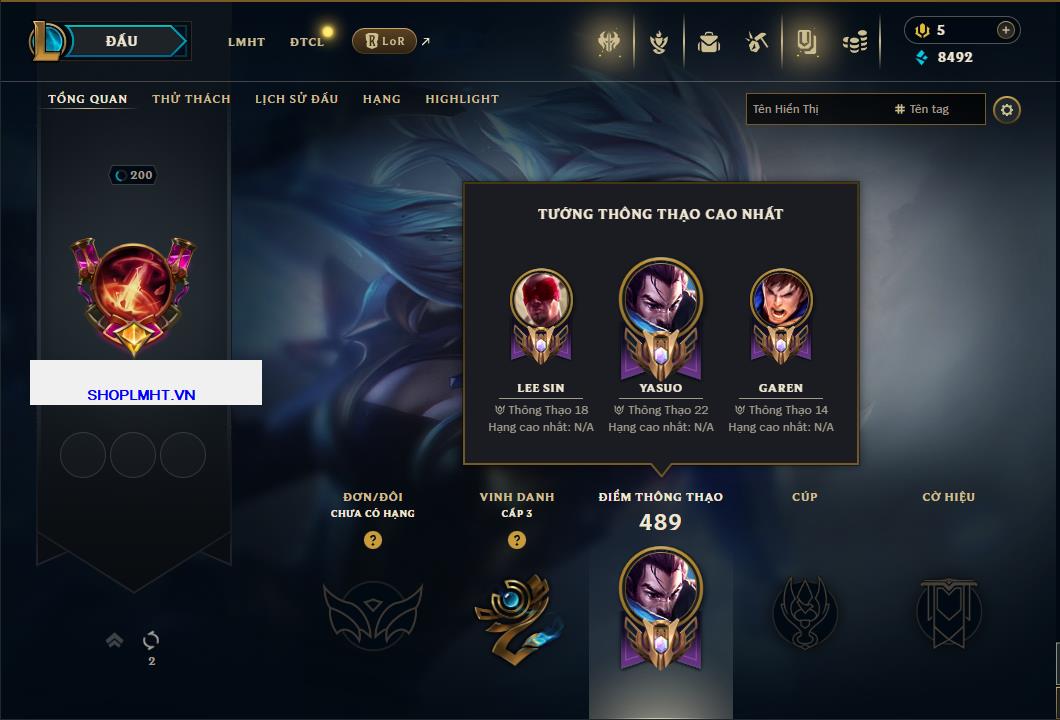Open the LỊCH SỬ ĐẤU tab
1060x720 pixels.
296,99
